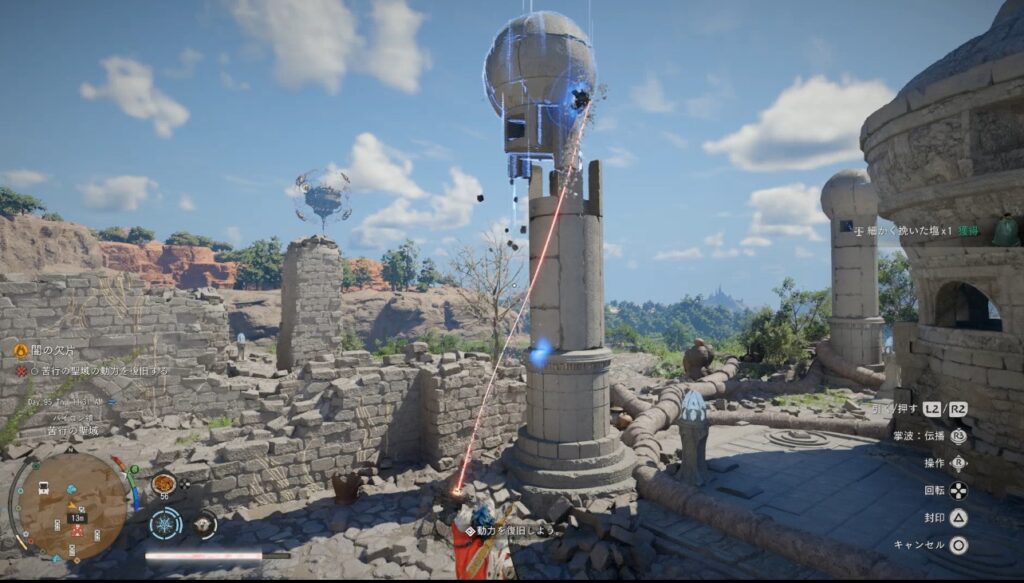Screen dimensions: 1024x583
Task: Click the blue cloud marker on minimap
Action: pos(72,490)
